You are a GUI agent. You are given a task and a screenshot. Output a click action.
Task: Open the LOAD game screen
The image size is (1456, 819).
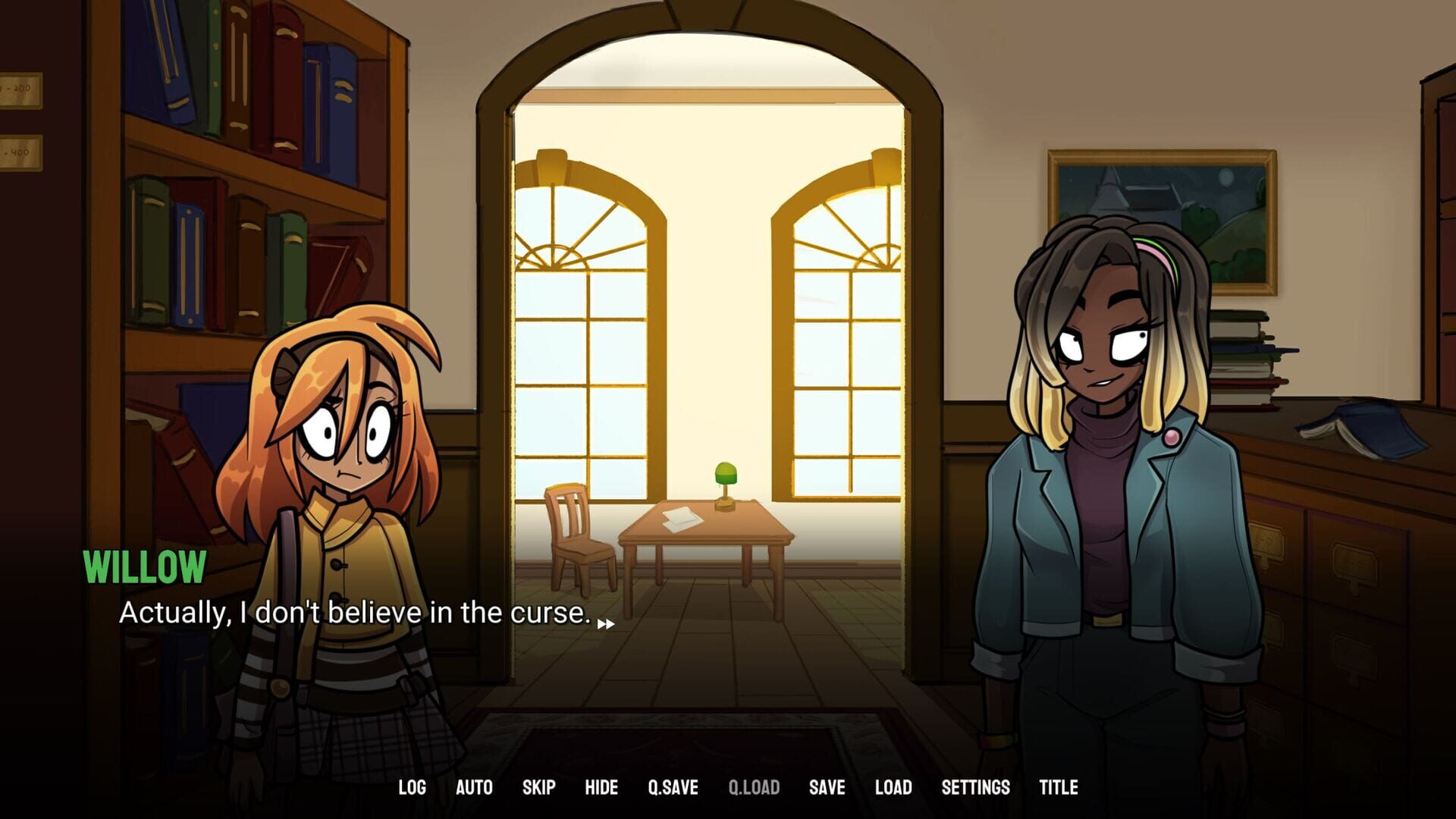point(893,787)
